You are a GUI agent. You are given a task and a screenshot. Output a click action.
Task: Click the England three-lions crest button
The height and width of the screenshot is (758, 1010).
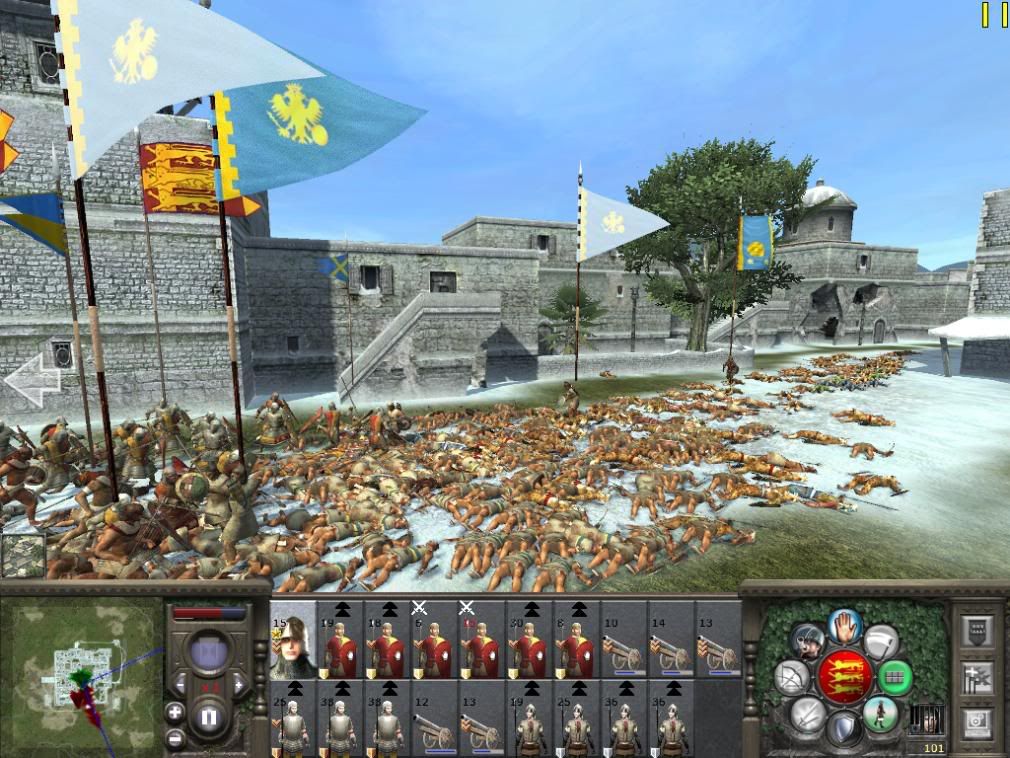pyautogui.click(x=845, y=677)
